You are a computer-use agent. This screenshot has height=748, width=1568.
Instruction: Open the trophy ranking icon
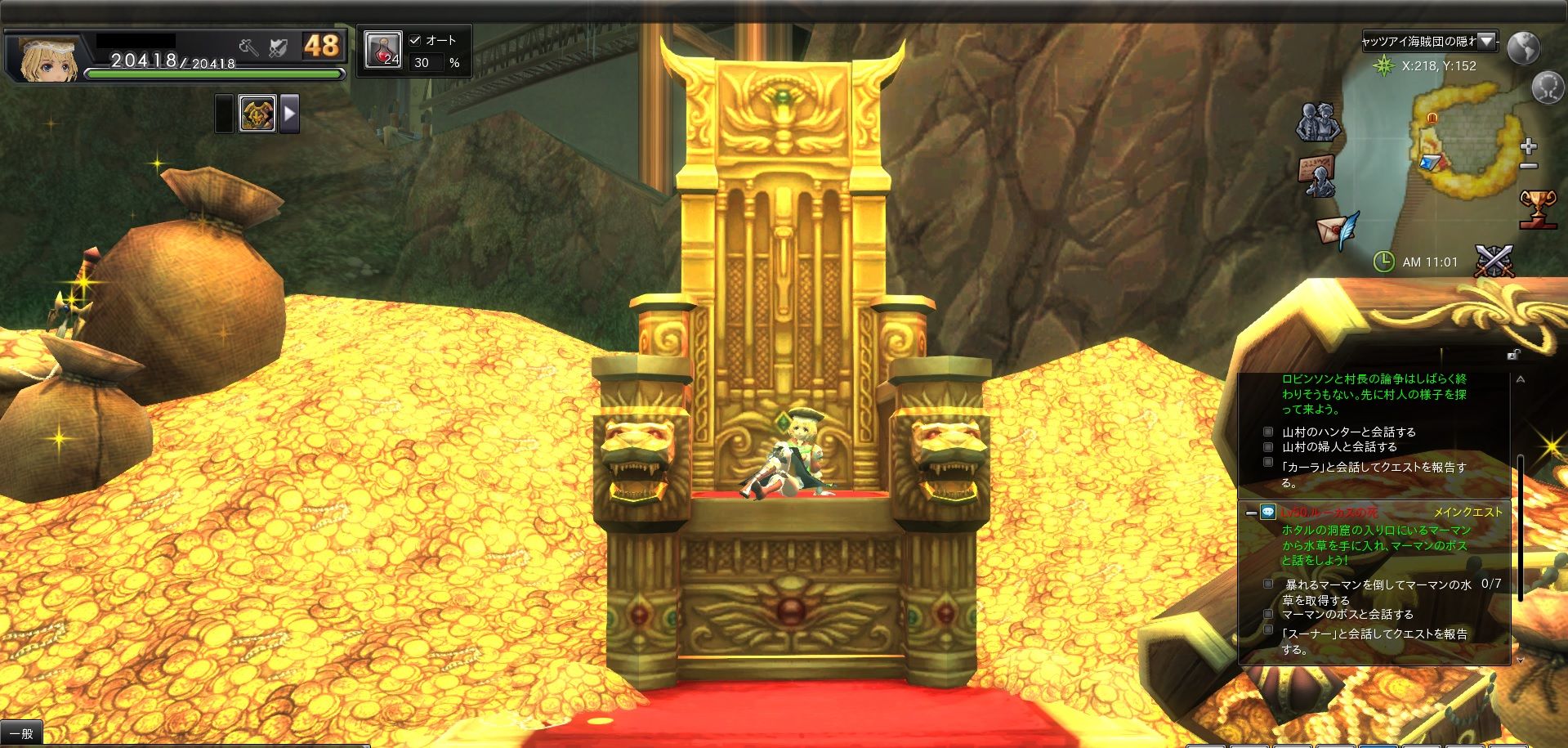pyautogui.click(x=1537, y=208)
